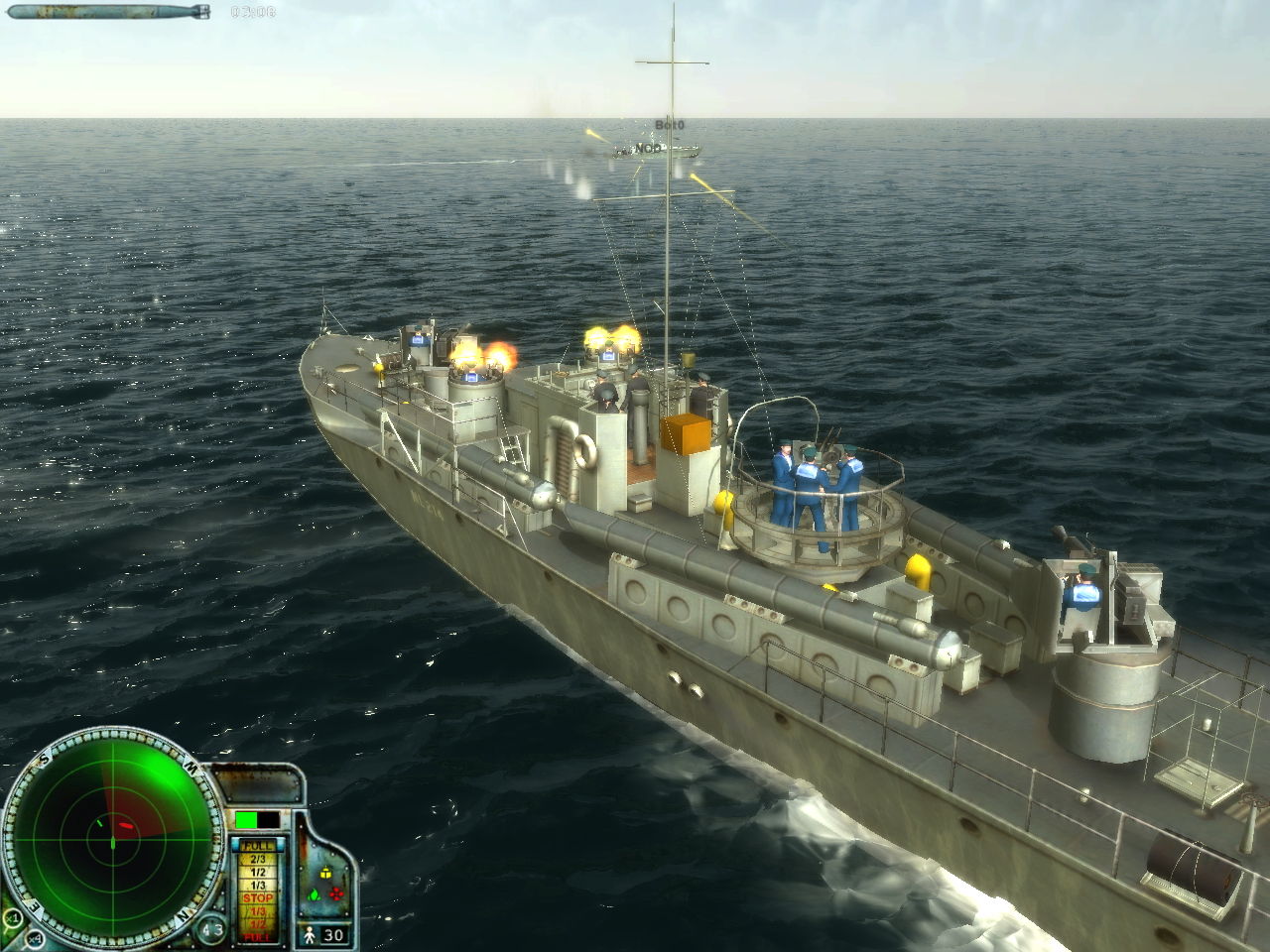The image size is (1270, 952).
Task: Toggle radar range with the ×1 magnifier
Action: coord(13,919)
